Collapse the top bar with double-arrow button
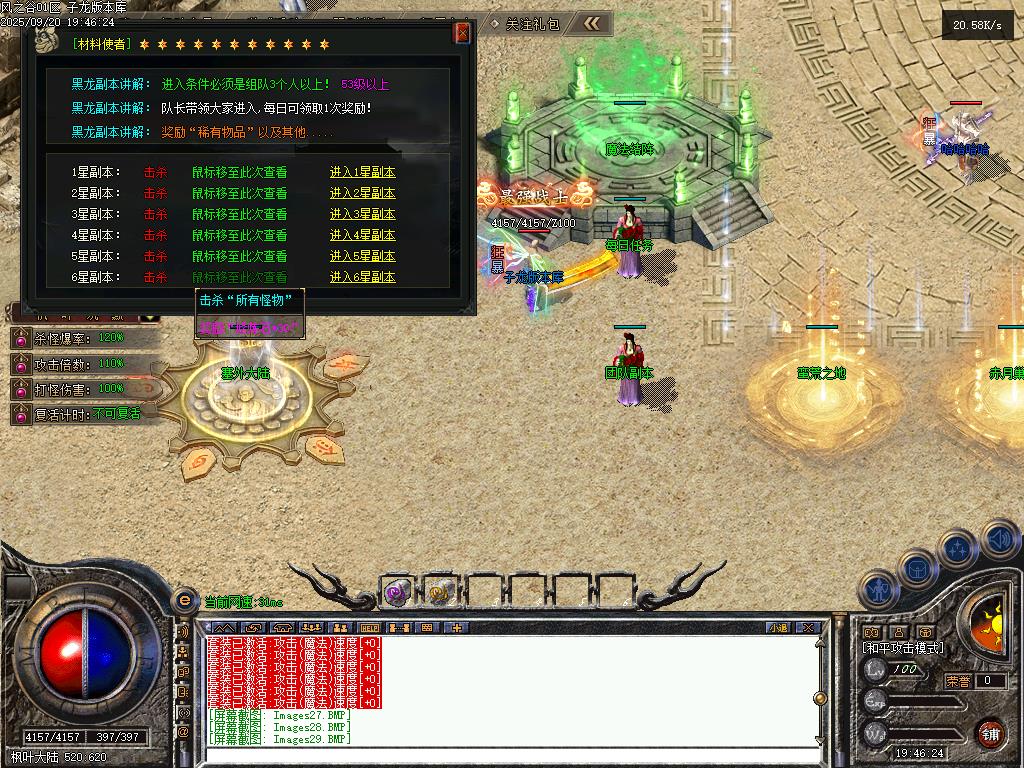 592,23
